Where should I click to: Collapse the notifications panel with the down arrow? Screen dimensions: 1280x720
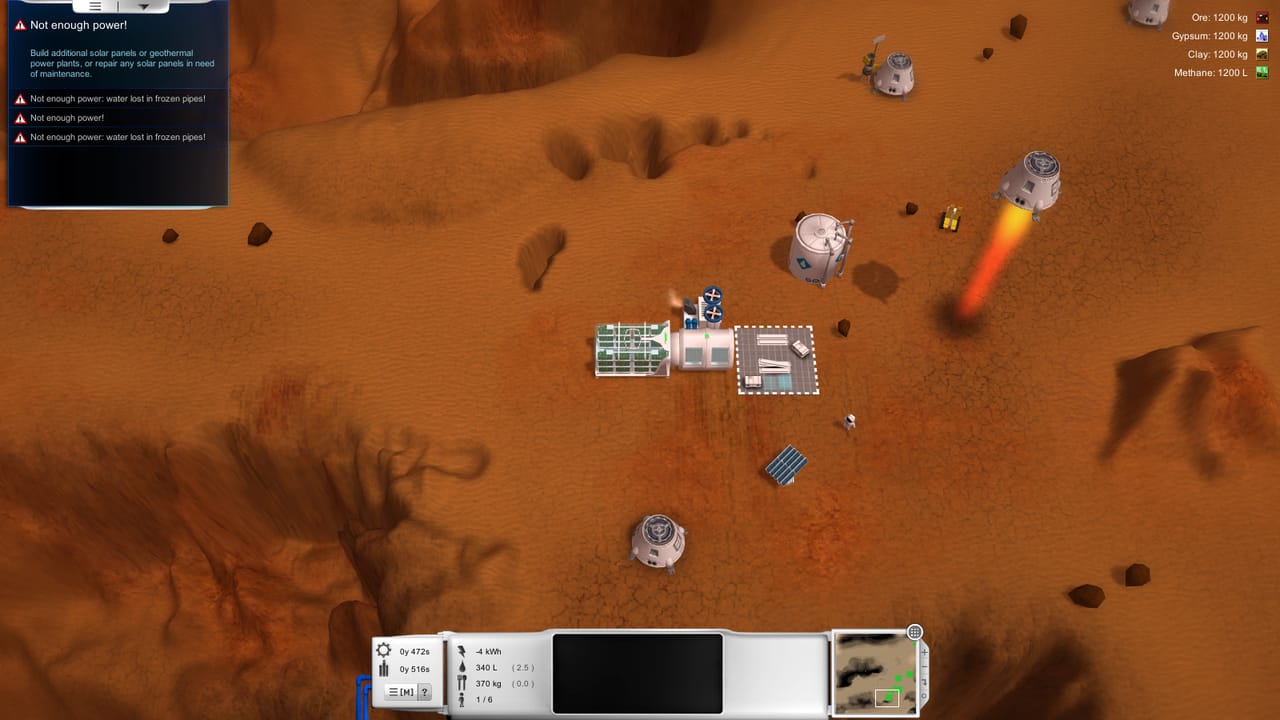[x=144, y=6]
